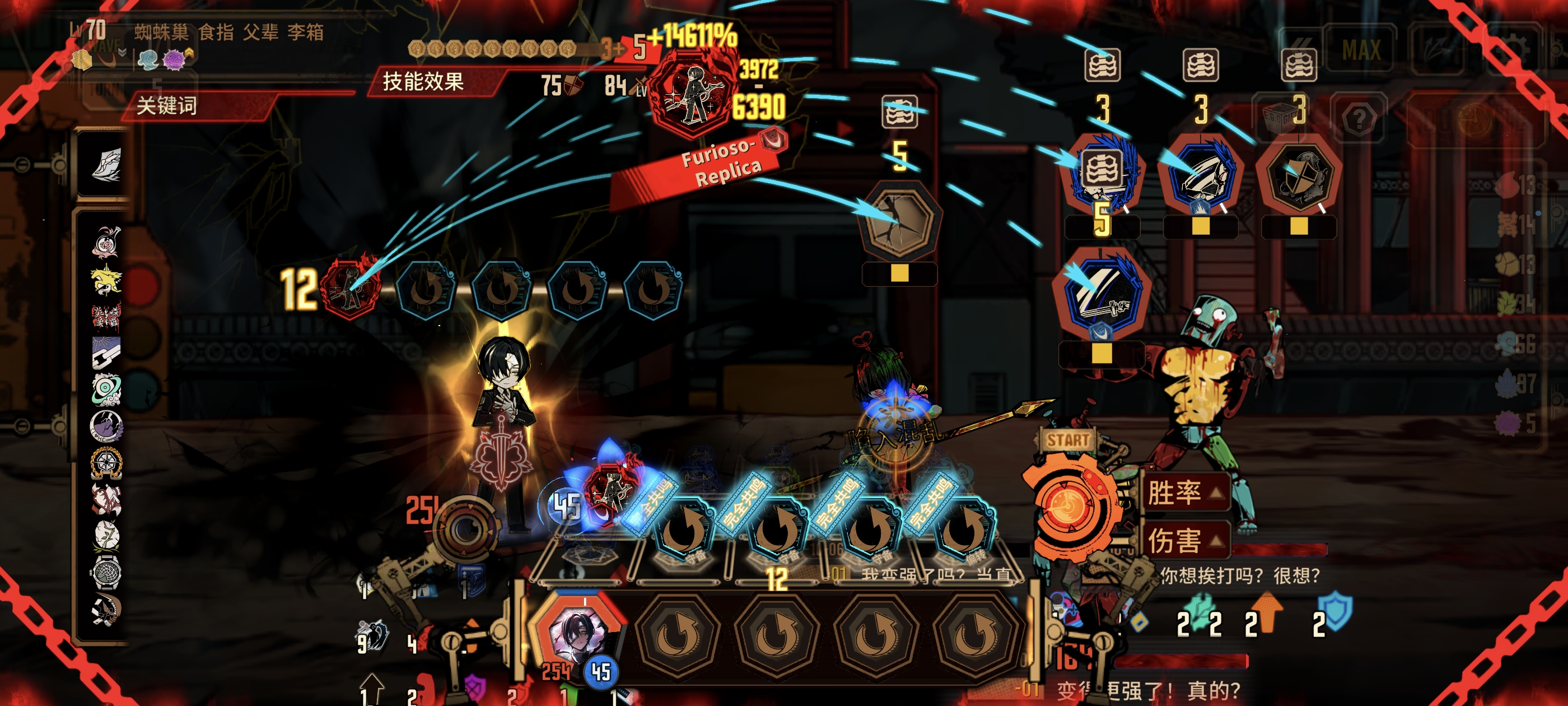Inspect the wristwatch E.G.O gift icon

click(107, 573)
